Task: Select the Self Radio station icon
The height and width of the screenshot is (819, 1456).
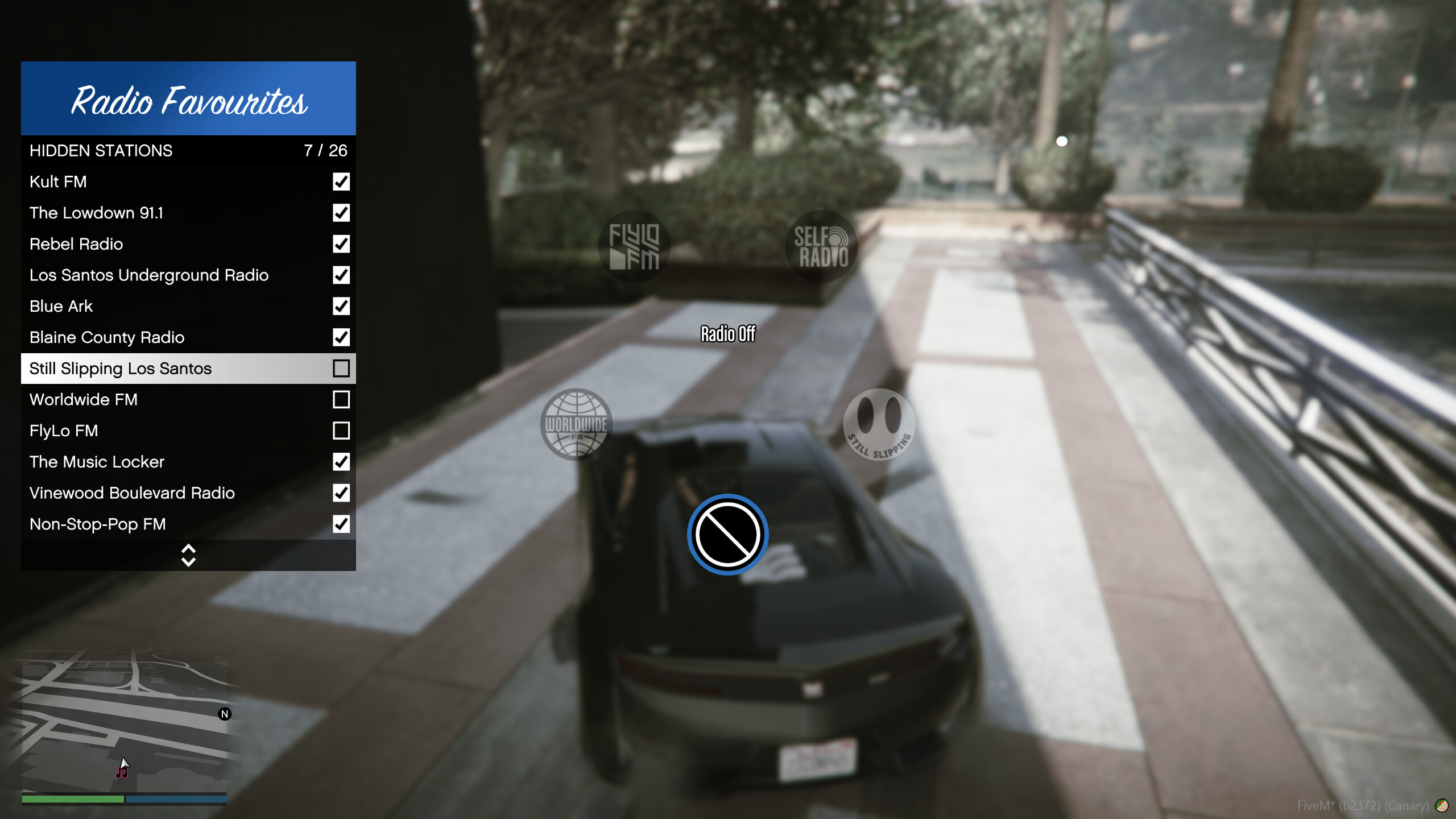Action: coord(821,247)
